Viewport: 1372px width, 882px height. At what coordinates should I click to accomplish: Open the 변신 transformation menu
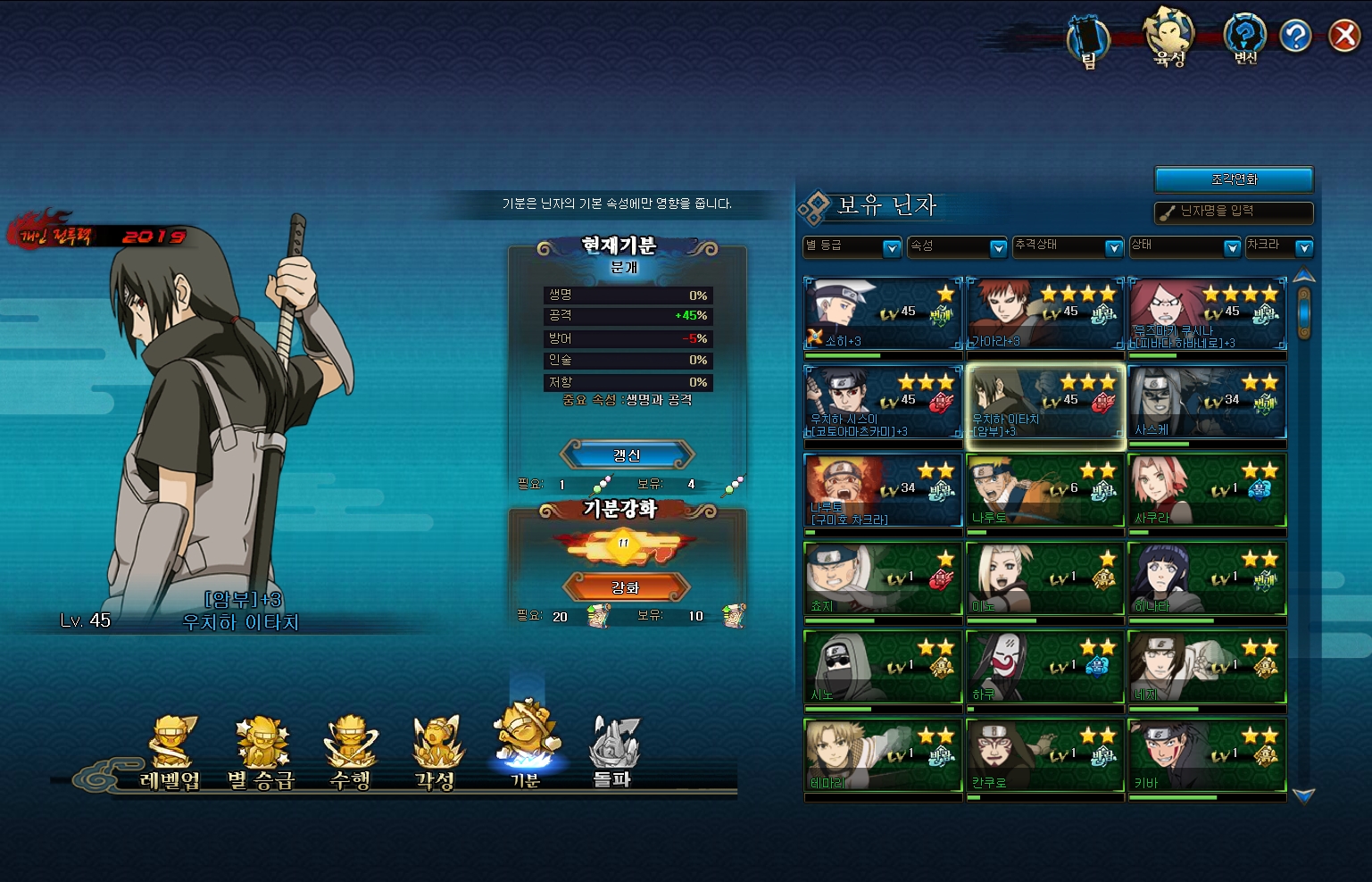(x=1245, y=39)
